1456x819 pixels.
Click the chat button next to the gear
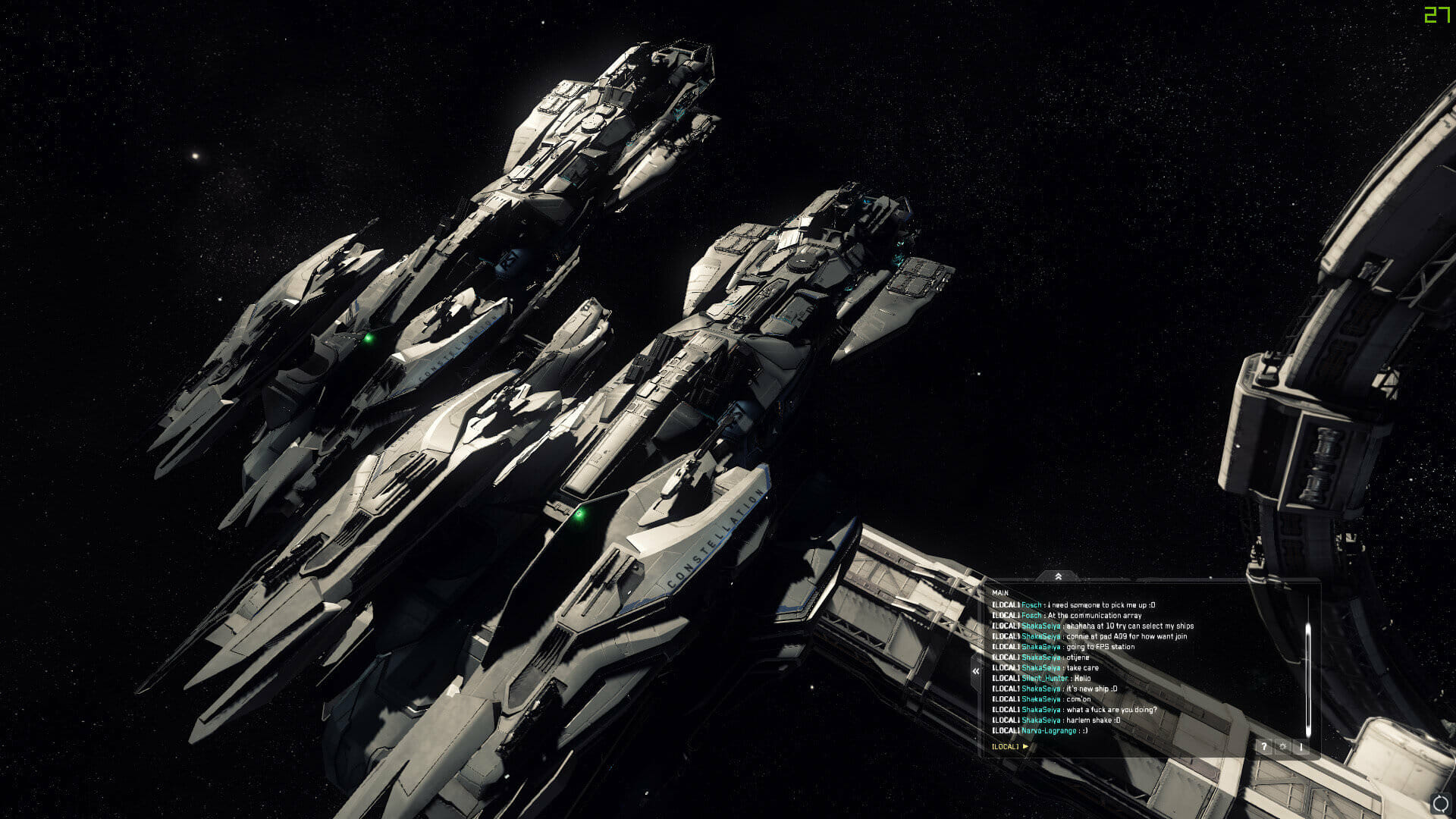click(1301, 747)
